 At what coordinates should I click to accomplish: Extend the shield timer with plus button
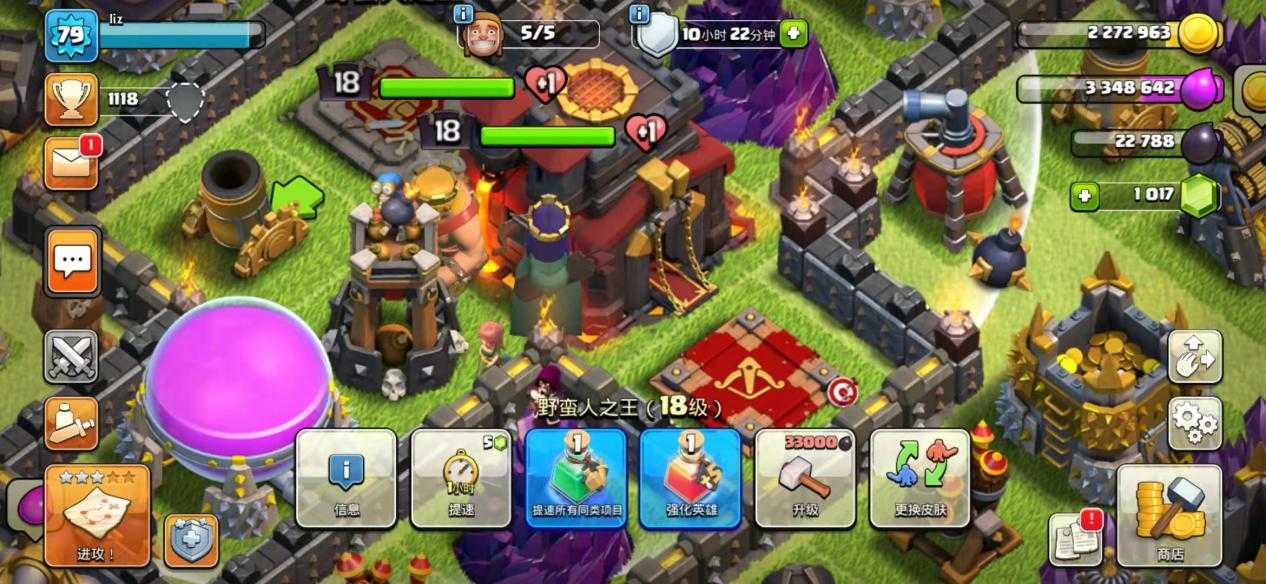coord(793,34)
